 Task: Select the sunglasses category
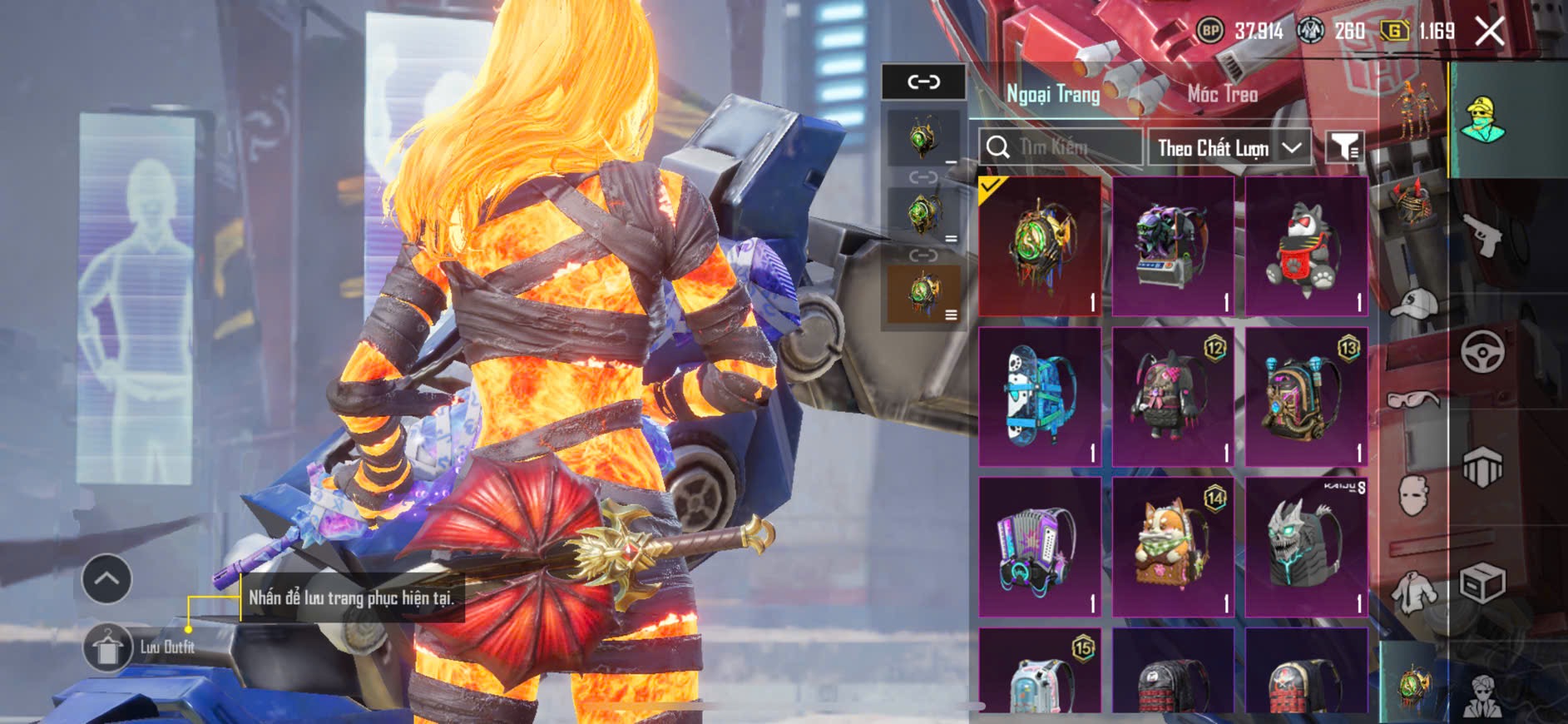(1413, 400)
